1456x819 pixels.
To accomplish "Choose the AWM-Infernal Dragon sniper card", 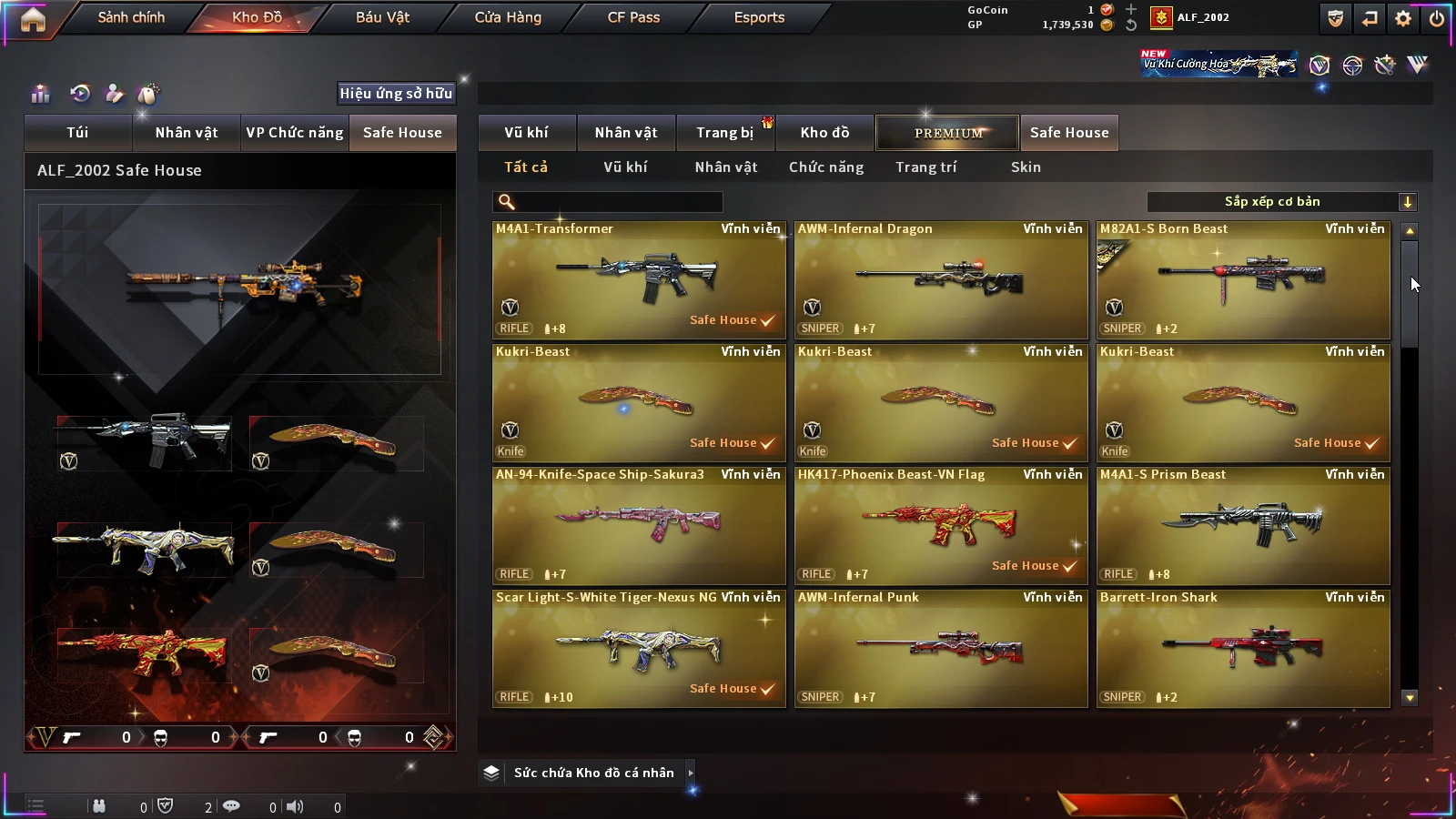I will pyautogui.click(x=941, y=280).
